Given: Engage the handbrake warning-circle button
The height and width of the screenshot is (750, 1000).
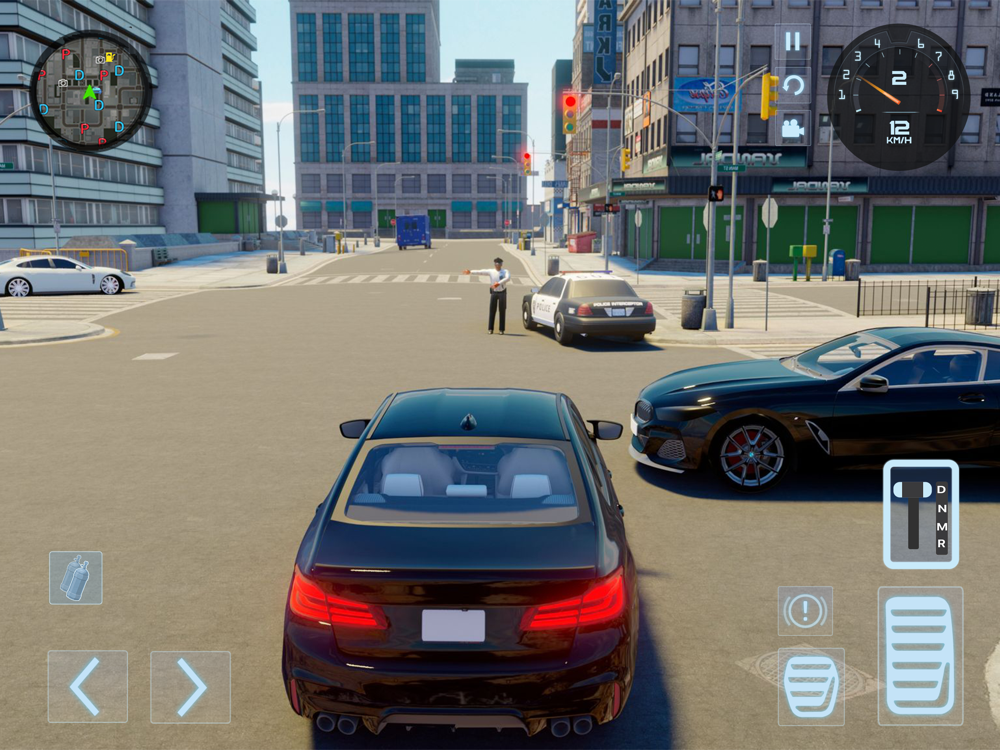Looking at the screenshot, I should click(805, 611).
